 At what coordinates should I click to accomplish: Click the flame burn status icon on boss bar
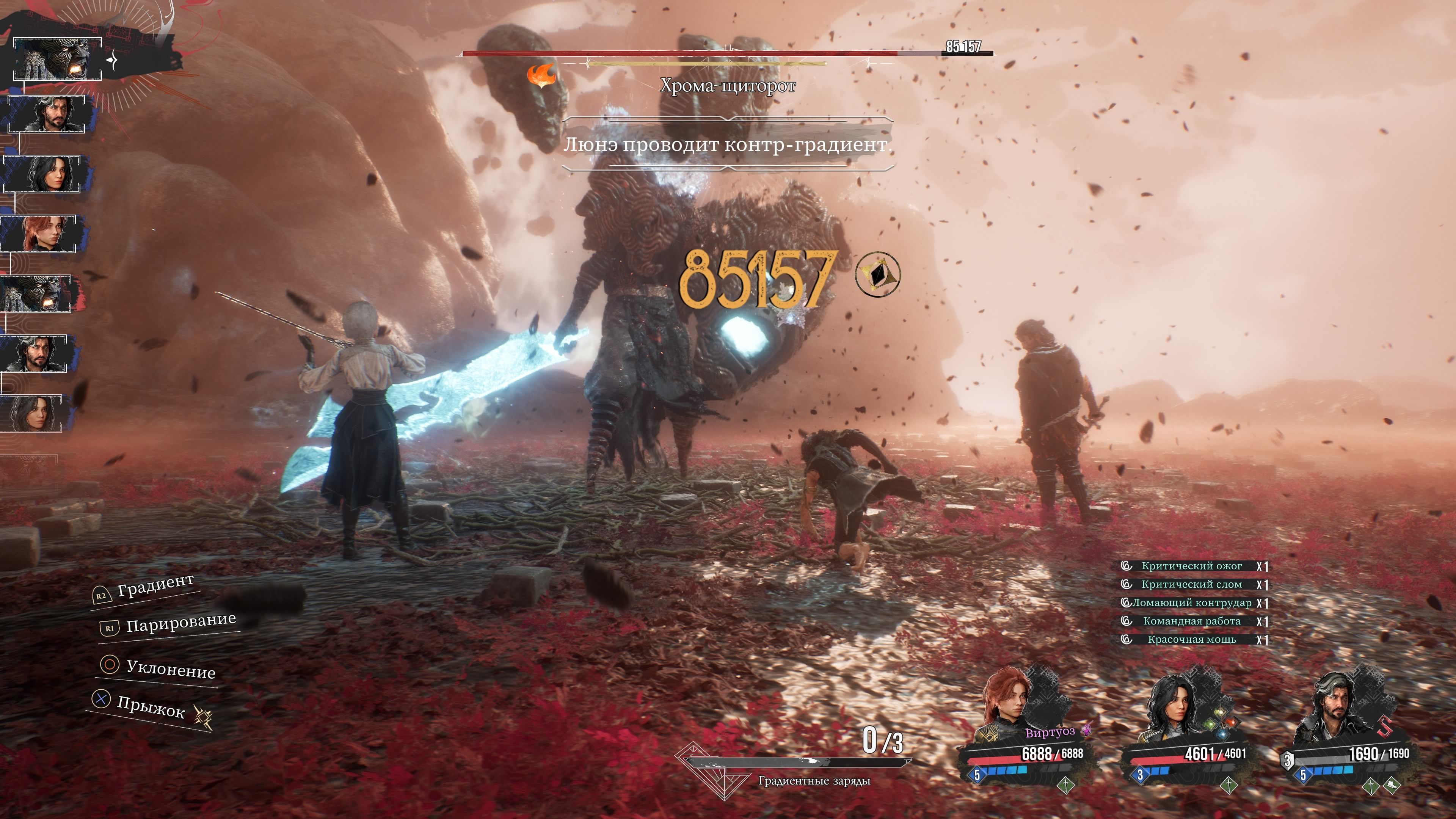pyautogui.click(x=541, y=76)
